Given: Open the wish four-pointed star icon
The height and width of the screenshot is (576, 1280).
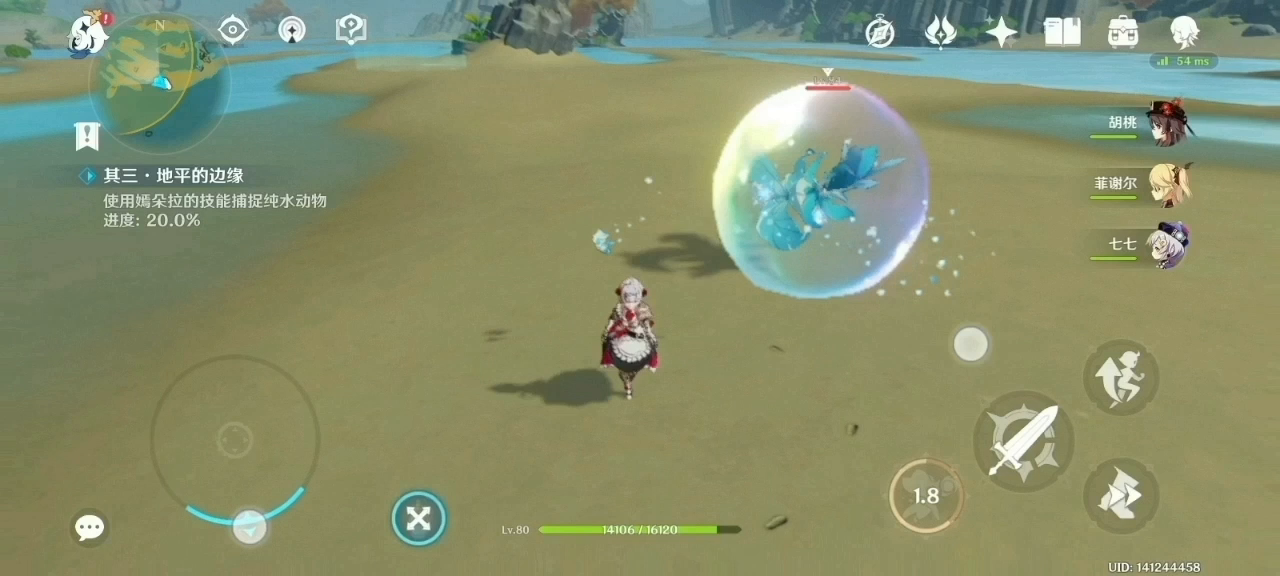Looking at the screenshot, I should pos(1001,32).
